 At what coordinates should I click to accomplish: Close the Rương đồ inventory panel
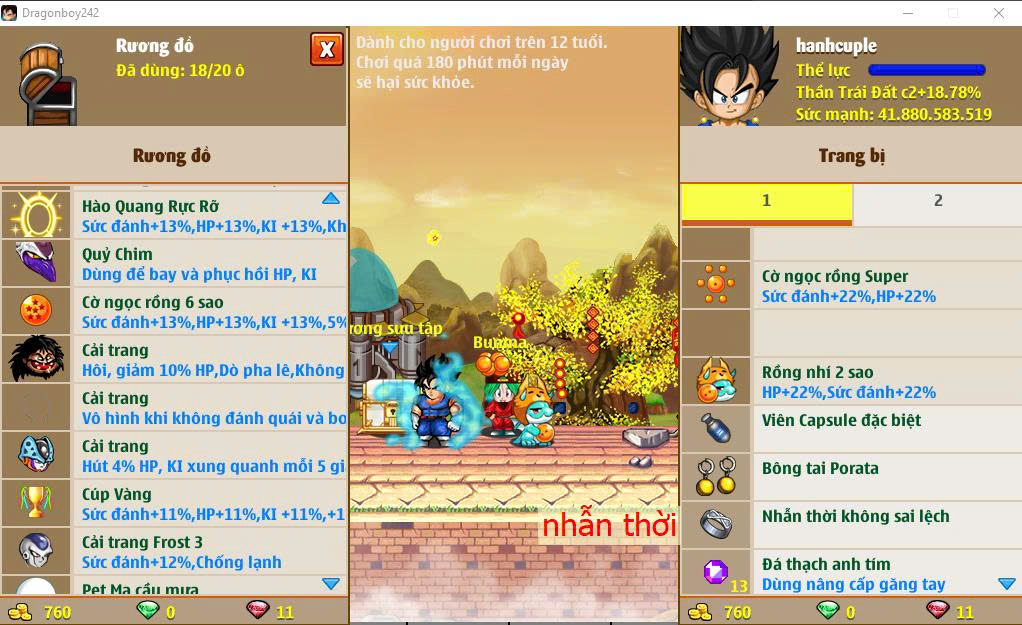coord(327,49)
